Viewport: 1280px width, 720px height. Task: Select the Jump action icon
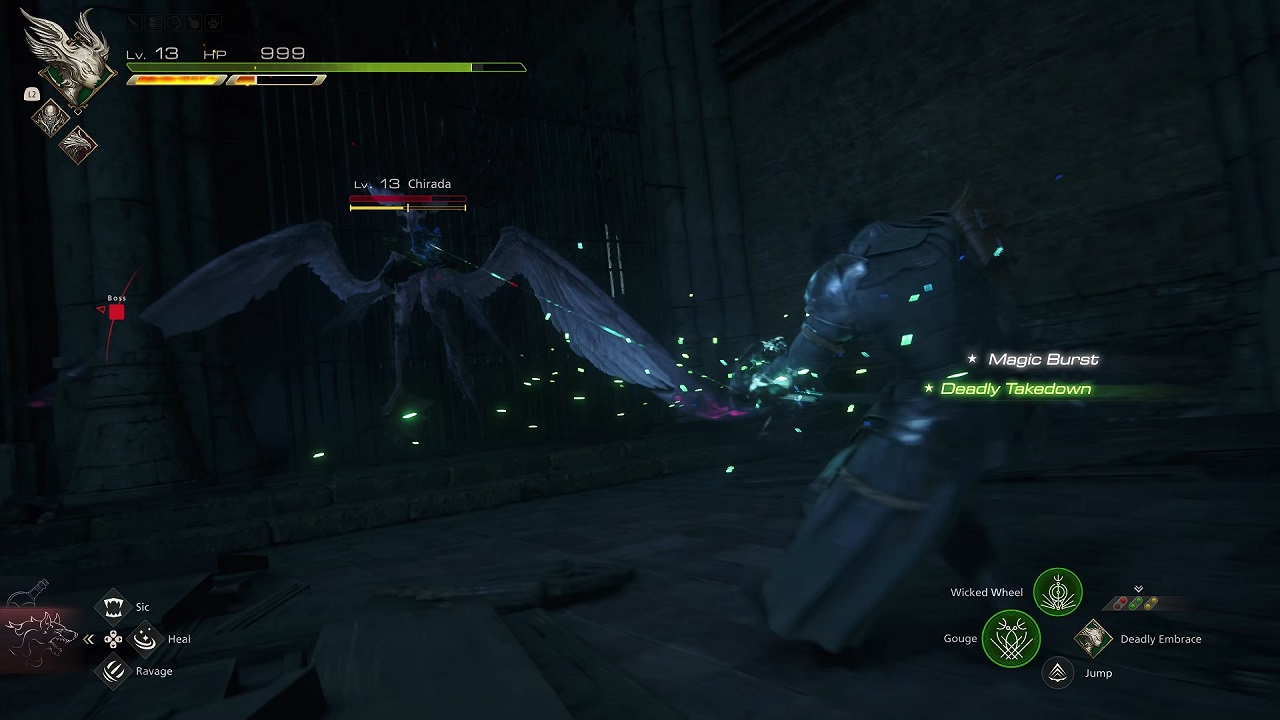(x=1057, y=673)
